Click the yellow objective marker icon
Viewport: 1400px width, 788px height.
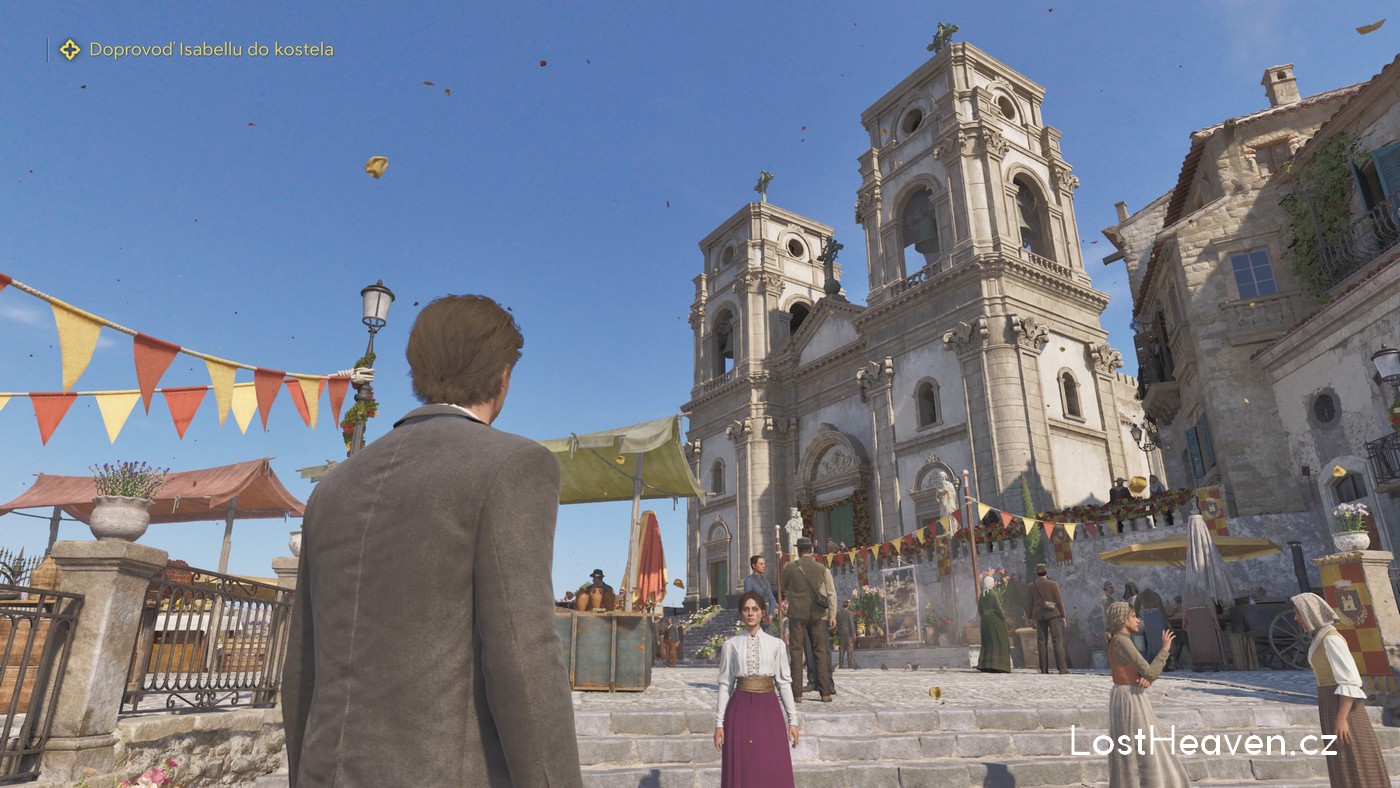(69, 49)
